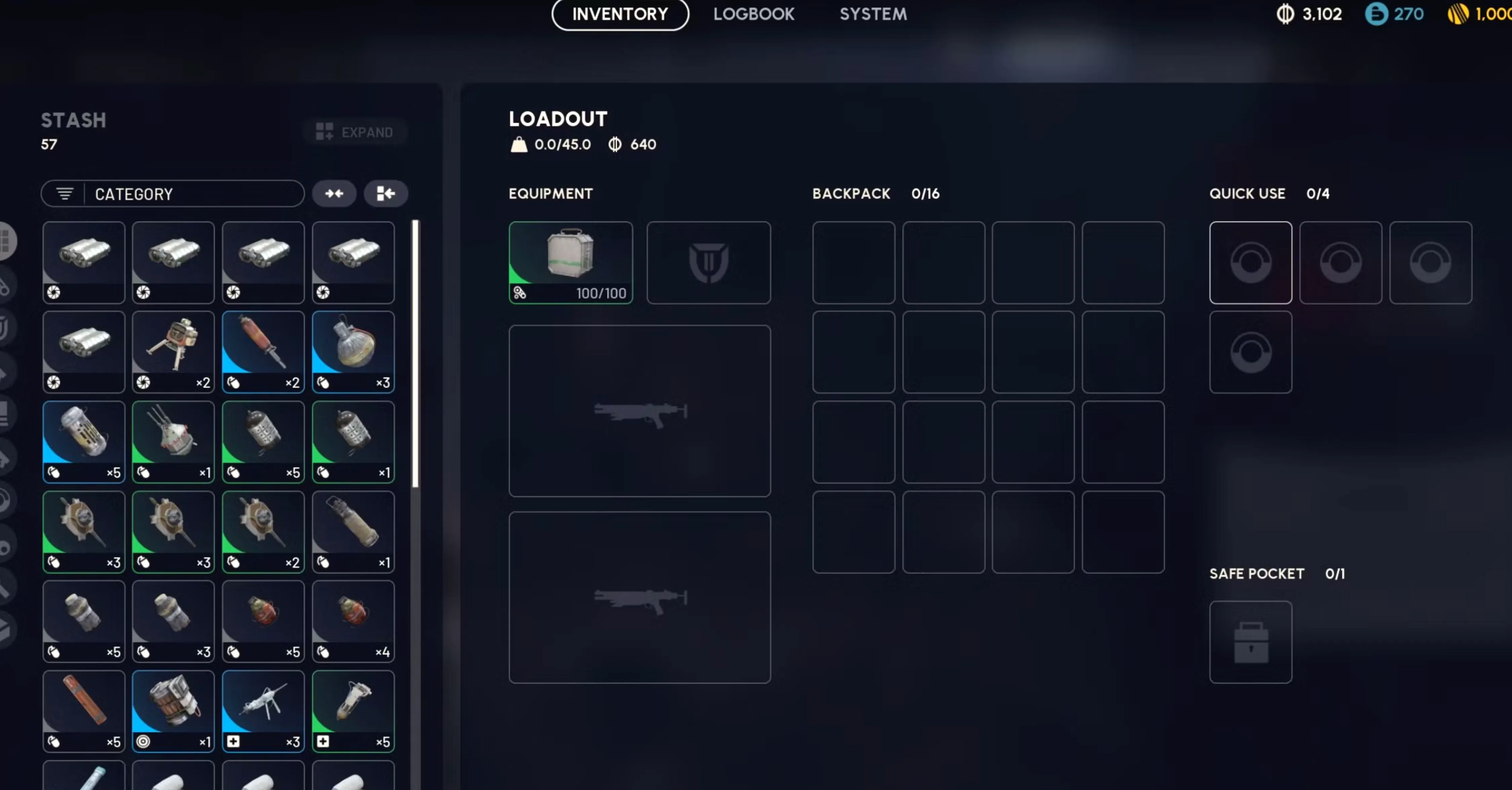The height and width of the screenshot is (790, 1512).
Task: Click the Expand stash button
Action: pos(355,131)
